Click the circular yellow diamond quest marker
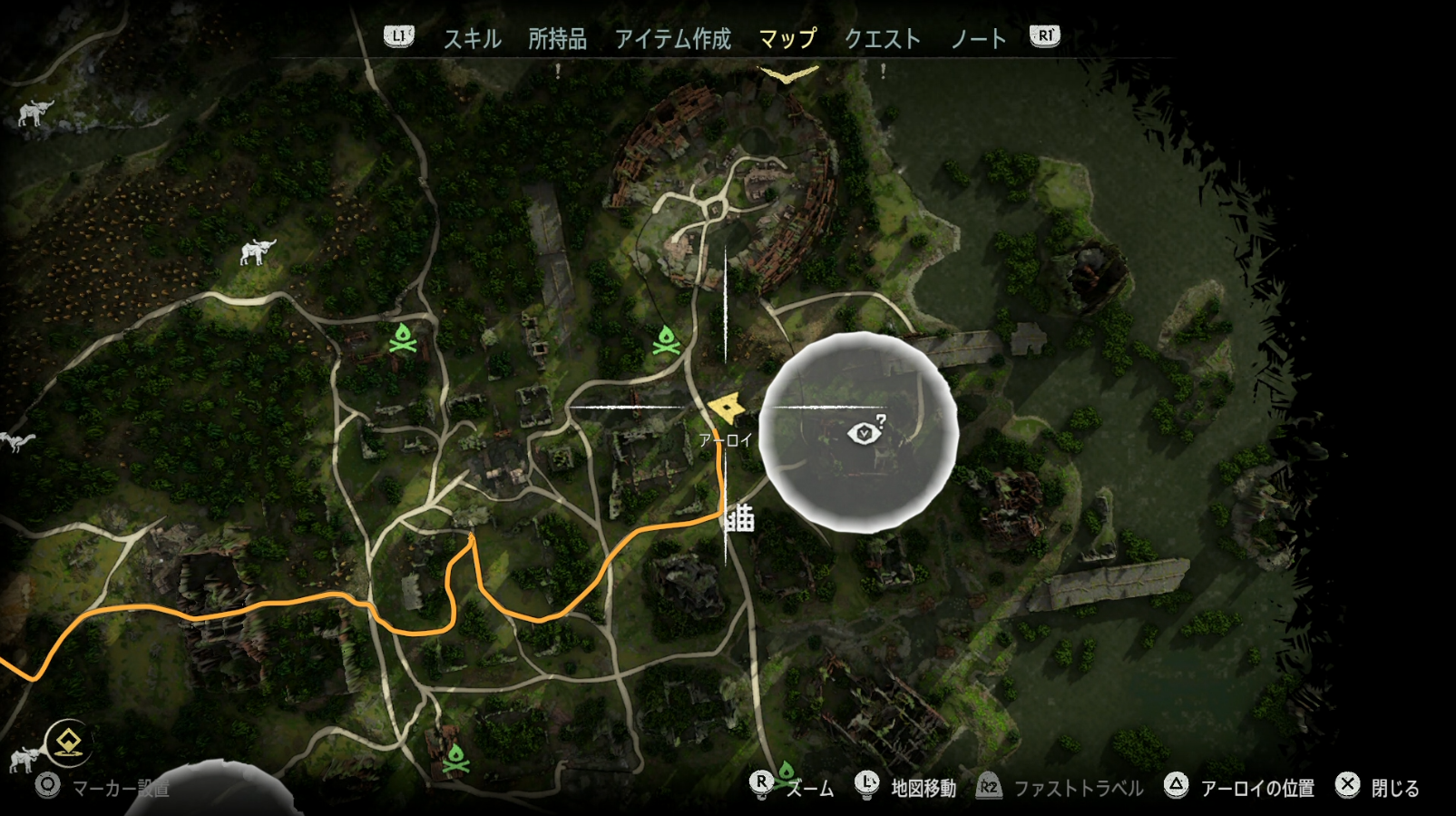The image size is (1456, 816). click(x=69, y=743)
